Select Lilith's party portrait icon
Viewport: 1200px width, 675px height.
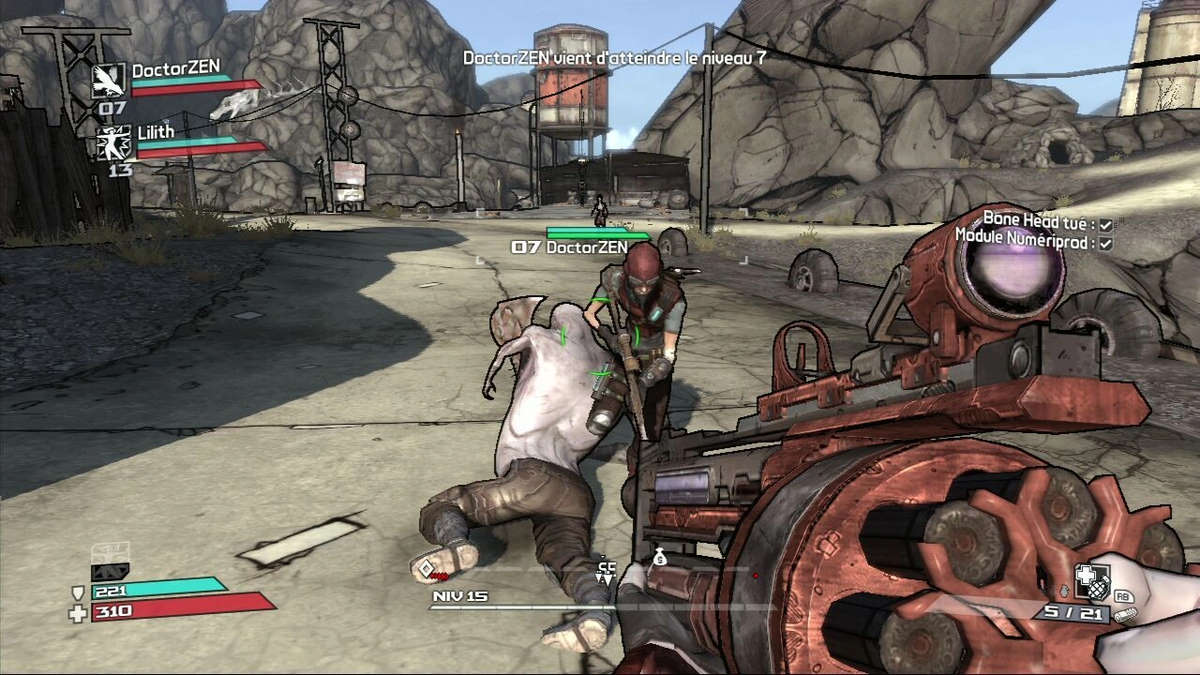click(x=114, y=143)
